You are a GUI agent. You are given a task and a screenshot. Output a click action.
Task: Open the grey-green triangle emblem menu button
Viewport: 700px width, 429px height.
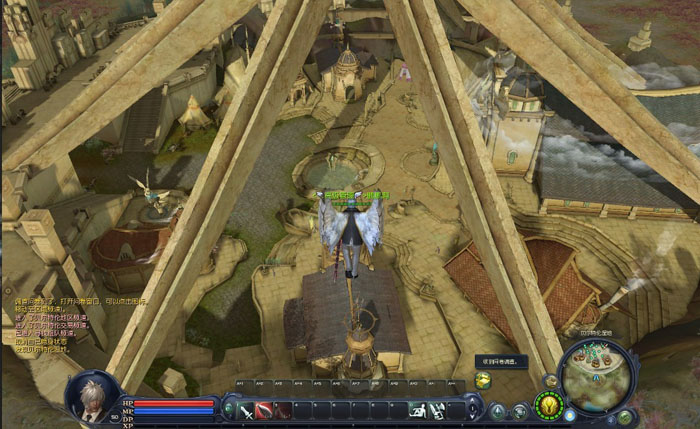[x=497, y=411]
